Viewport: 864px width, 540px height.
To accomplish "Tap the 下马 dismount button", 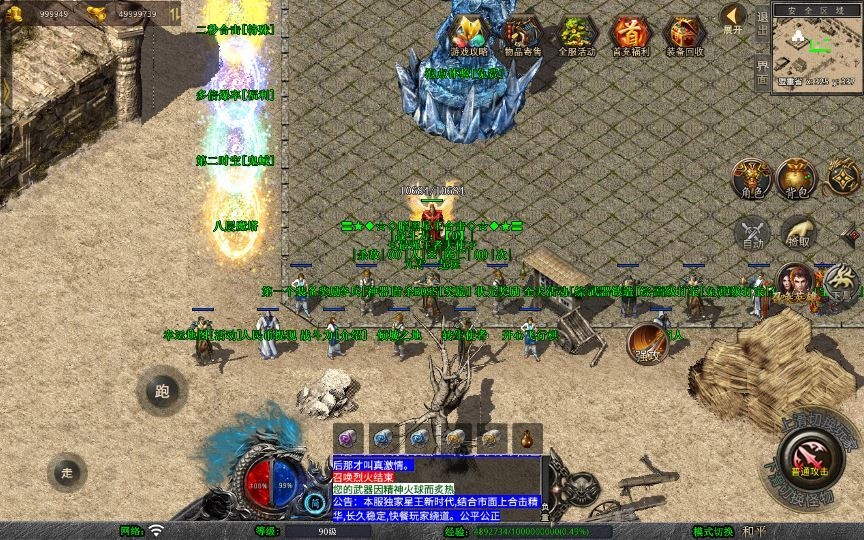I will (842, 283).
